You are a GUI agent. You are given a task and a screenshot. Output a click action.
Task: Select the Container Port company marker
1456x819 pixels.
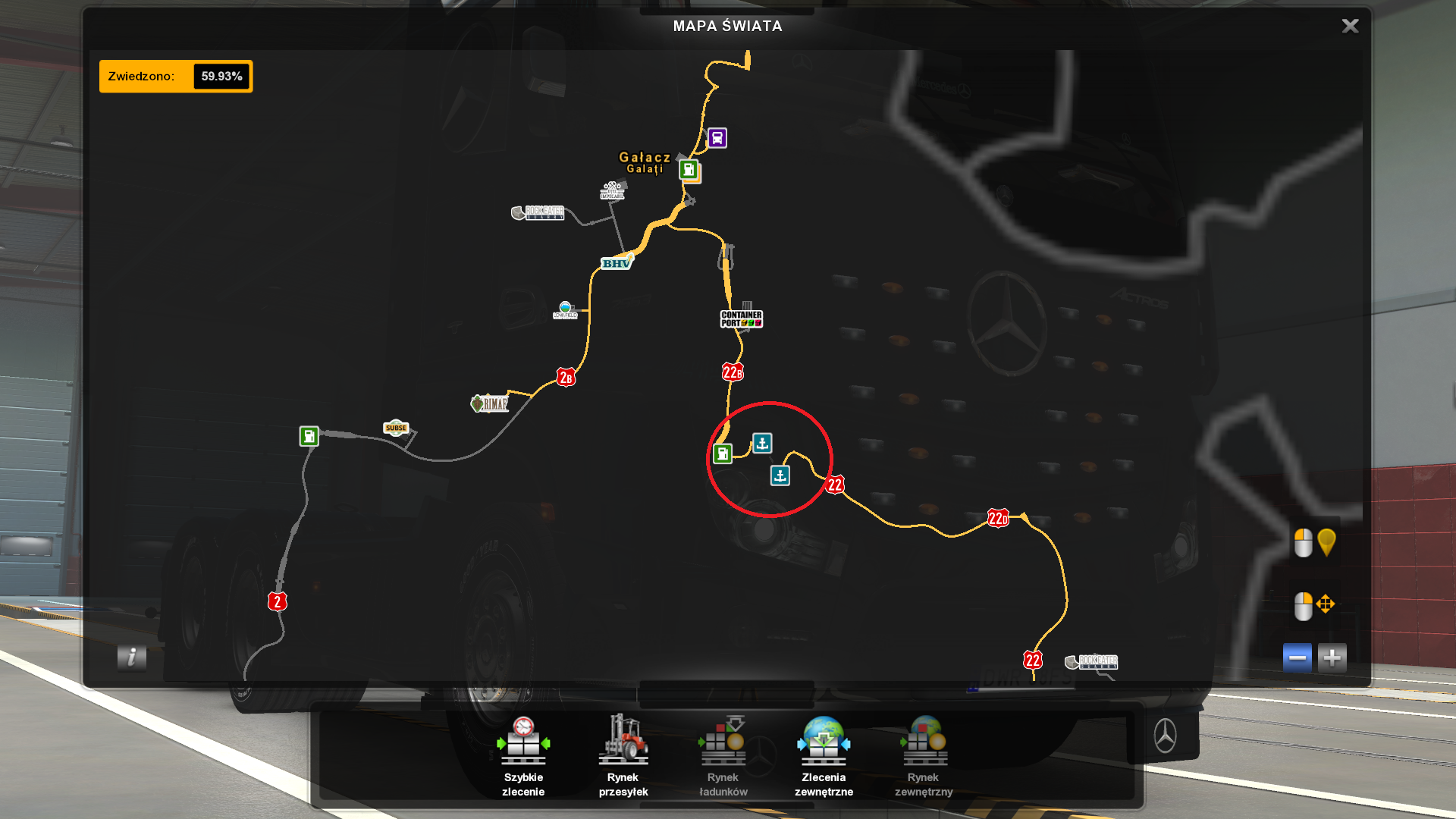pyautogui.click(x=741, y=318)
